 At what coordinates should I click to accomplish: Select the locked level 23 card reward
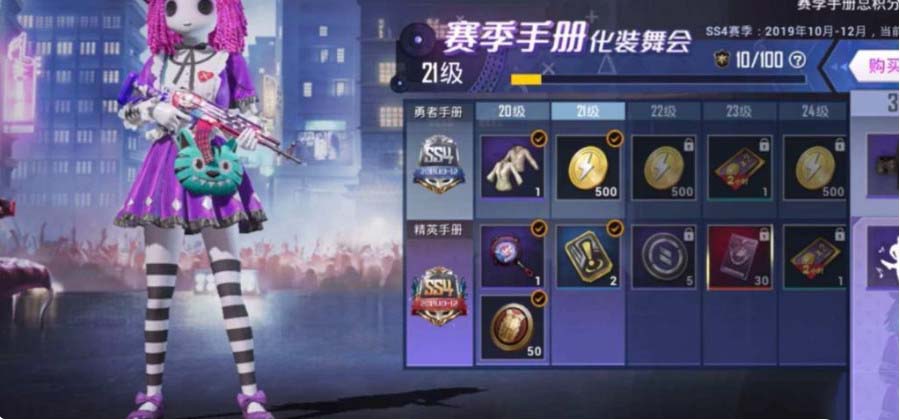[x=739, y=165]
